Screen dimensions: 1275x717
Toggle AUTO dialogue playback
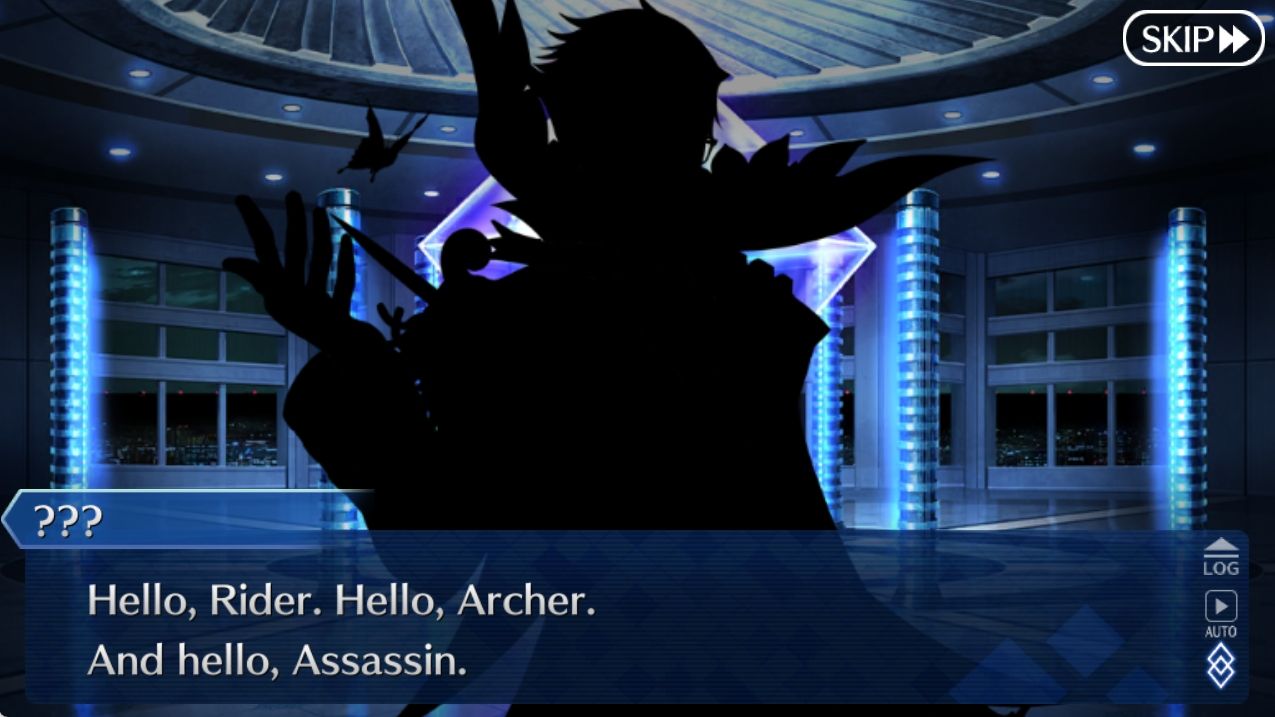pos(1220,613)
